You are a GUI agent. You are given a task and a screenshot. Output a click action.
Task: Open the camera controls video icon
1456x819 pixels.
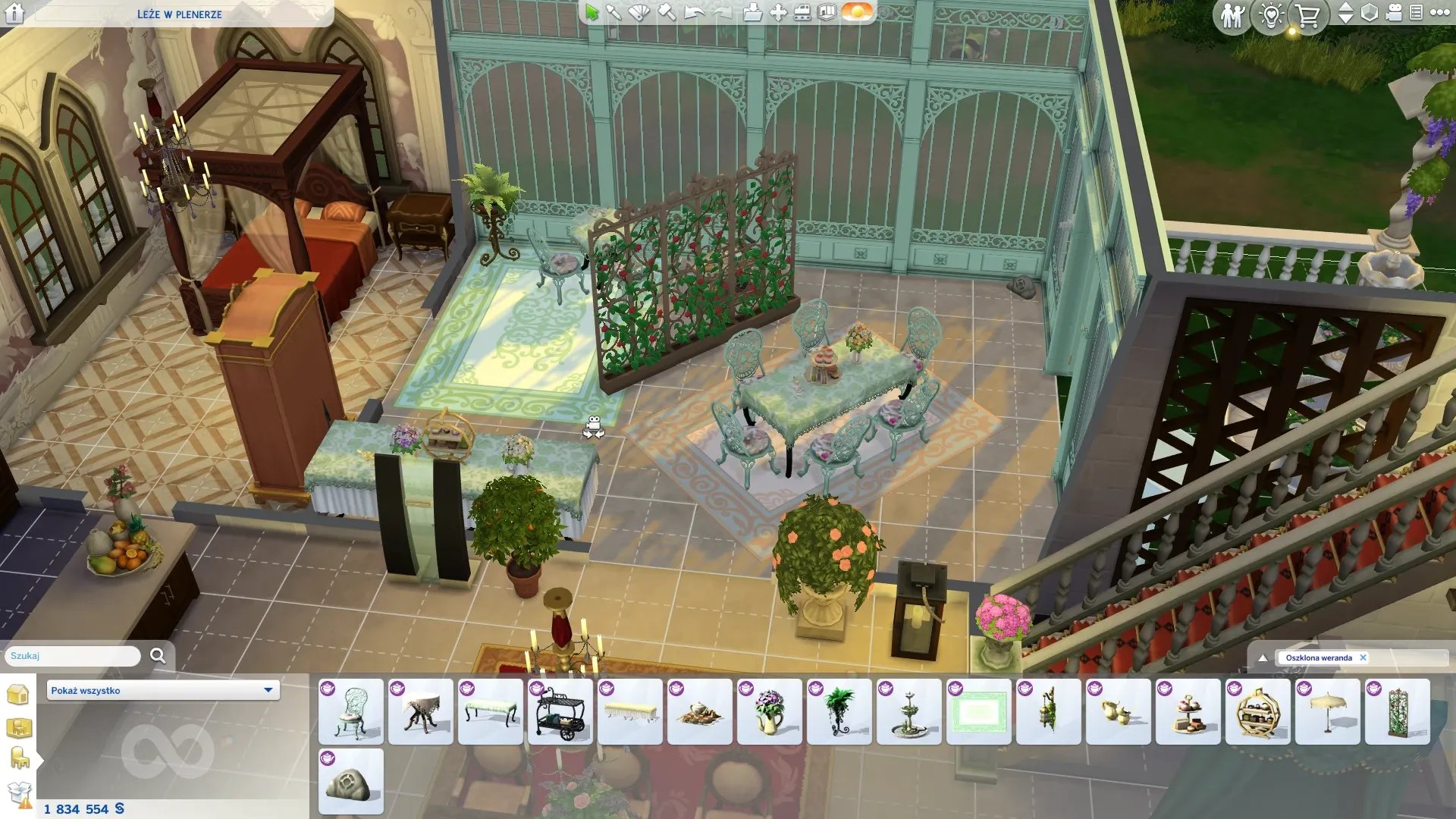point(1394,13)
